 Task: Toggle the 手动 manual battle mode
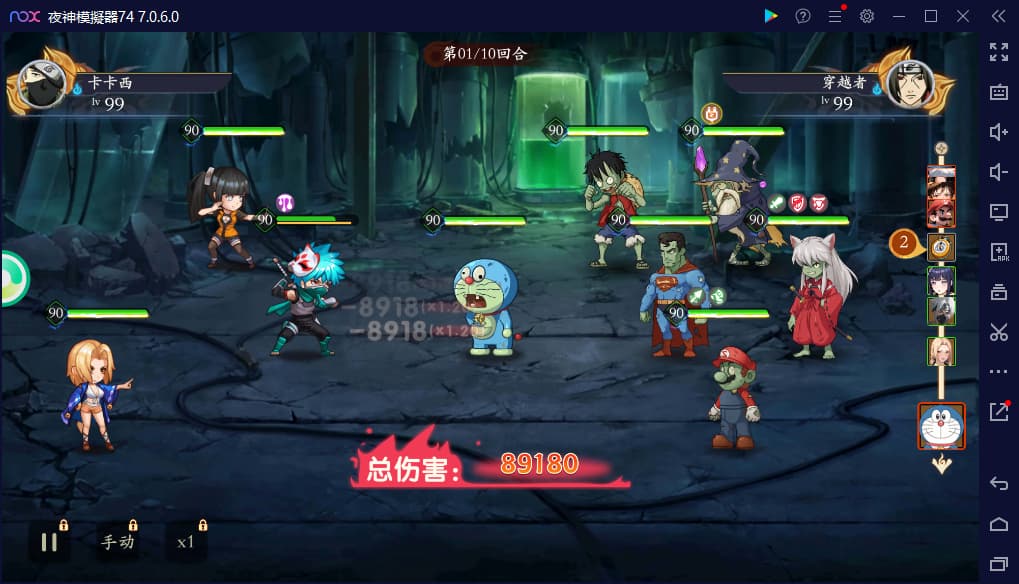[x=117, y=542]
